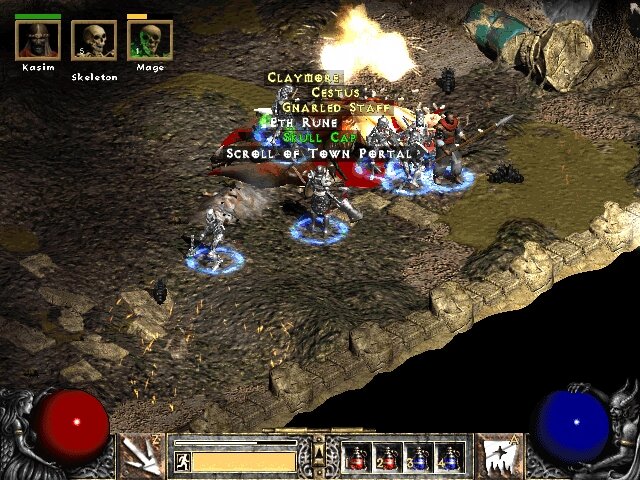Toggle the run/walk button

[183, 462]
